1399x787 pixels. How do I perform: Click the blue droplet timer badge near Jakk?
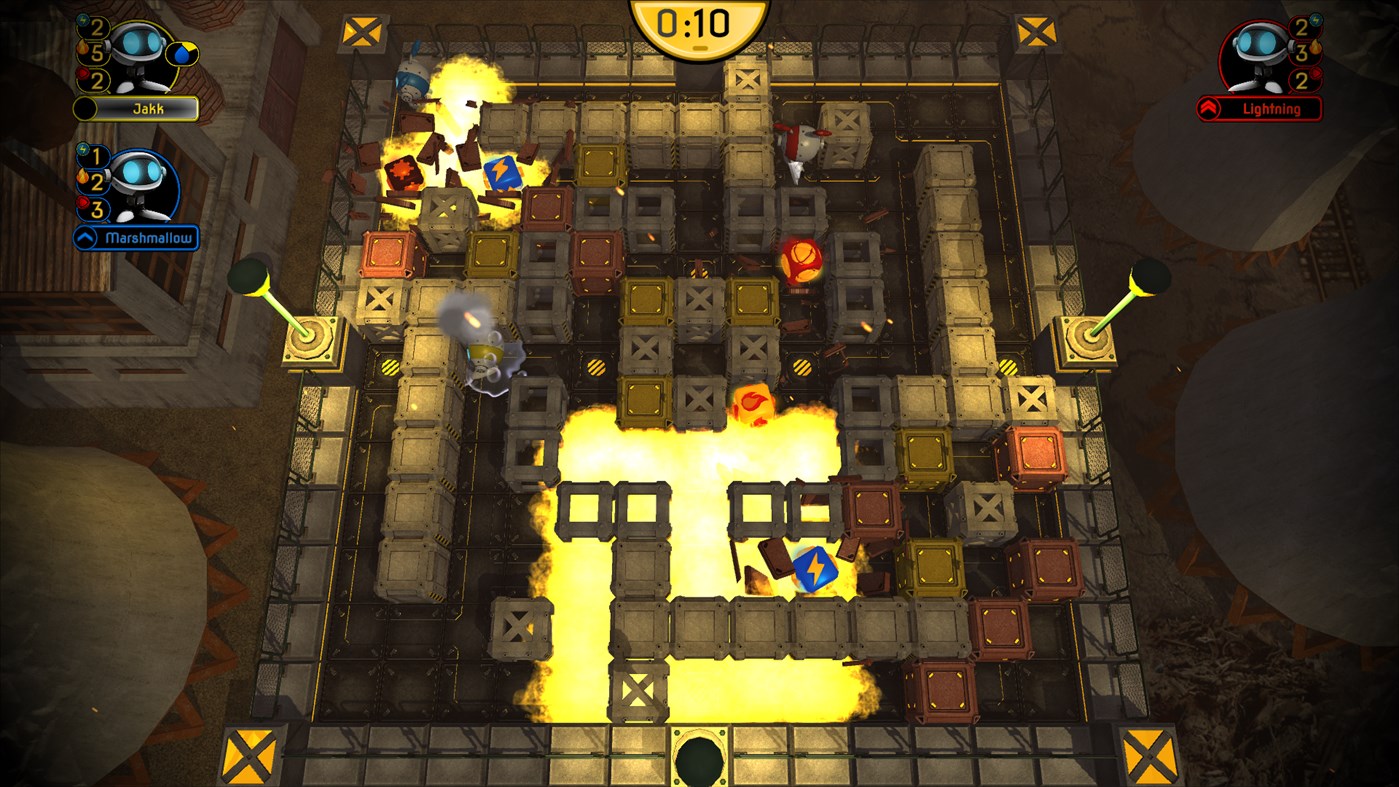click(181, 54)
